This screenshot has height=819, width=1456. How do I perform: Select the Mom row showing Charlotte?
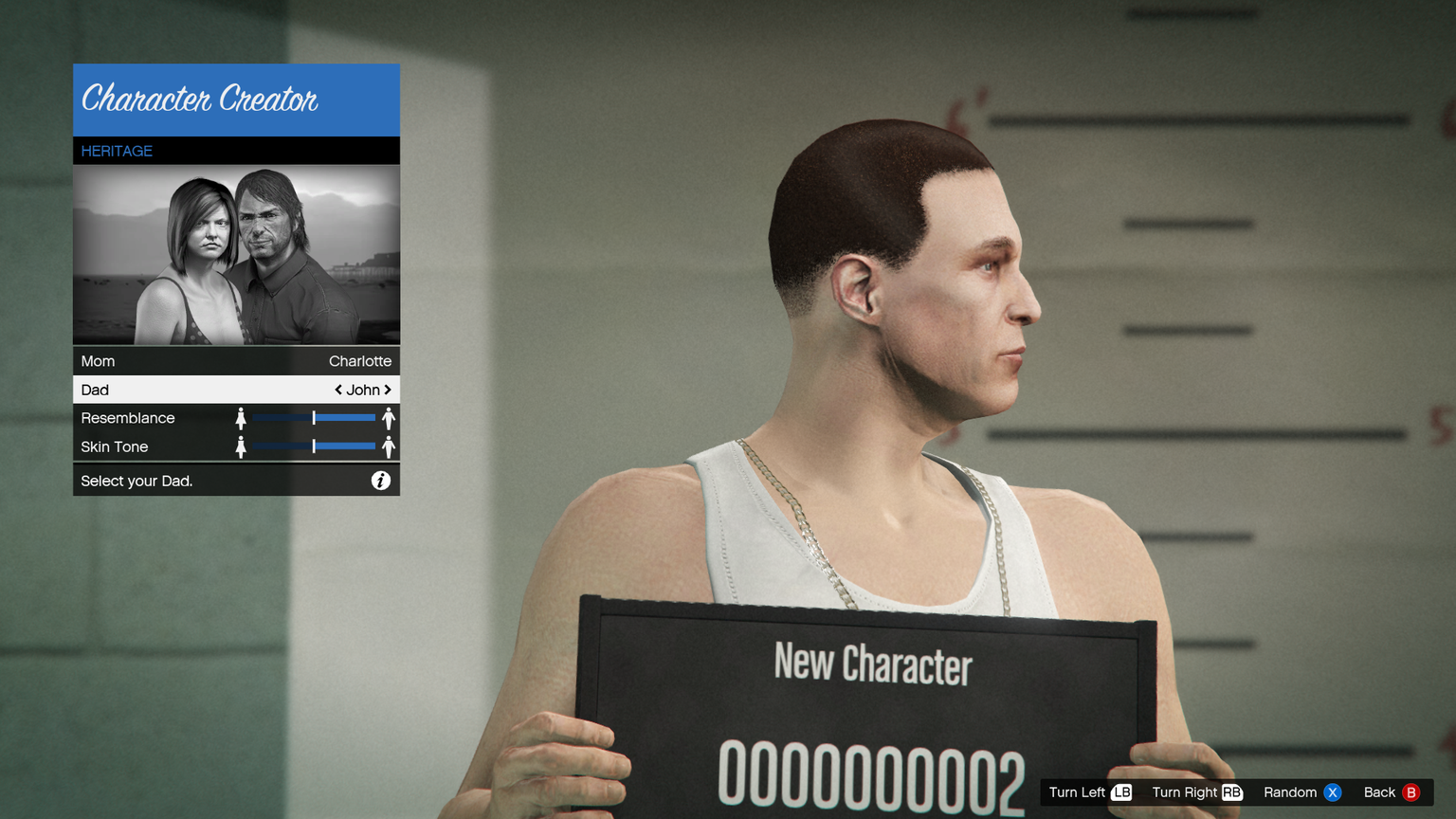pyautogui.click(x=236, y=361)
